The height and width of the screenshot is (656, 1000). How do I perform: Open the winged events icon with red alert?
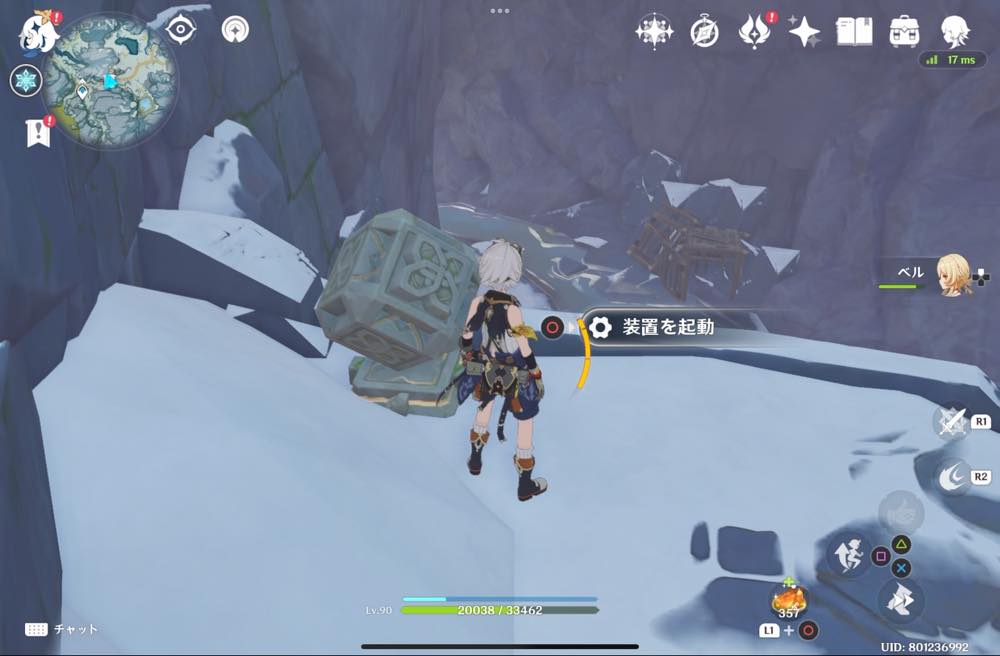(x=753, y=32)
